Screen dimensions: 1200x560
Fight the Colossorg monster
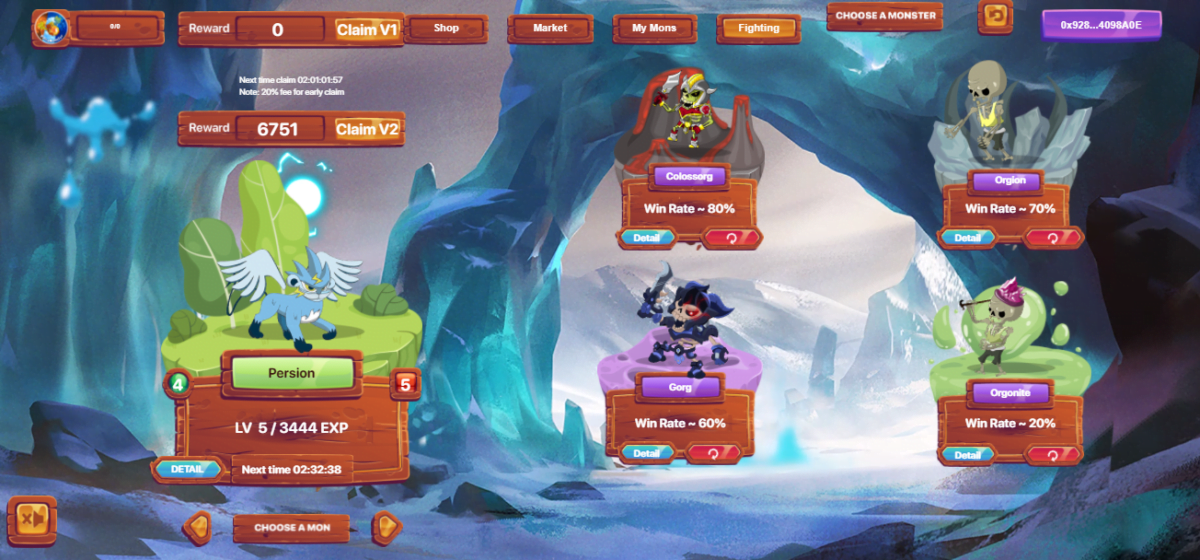731,238
